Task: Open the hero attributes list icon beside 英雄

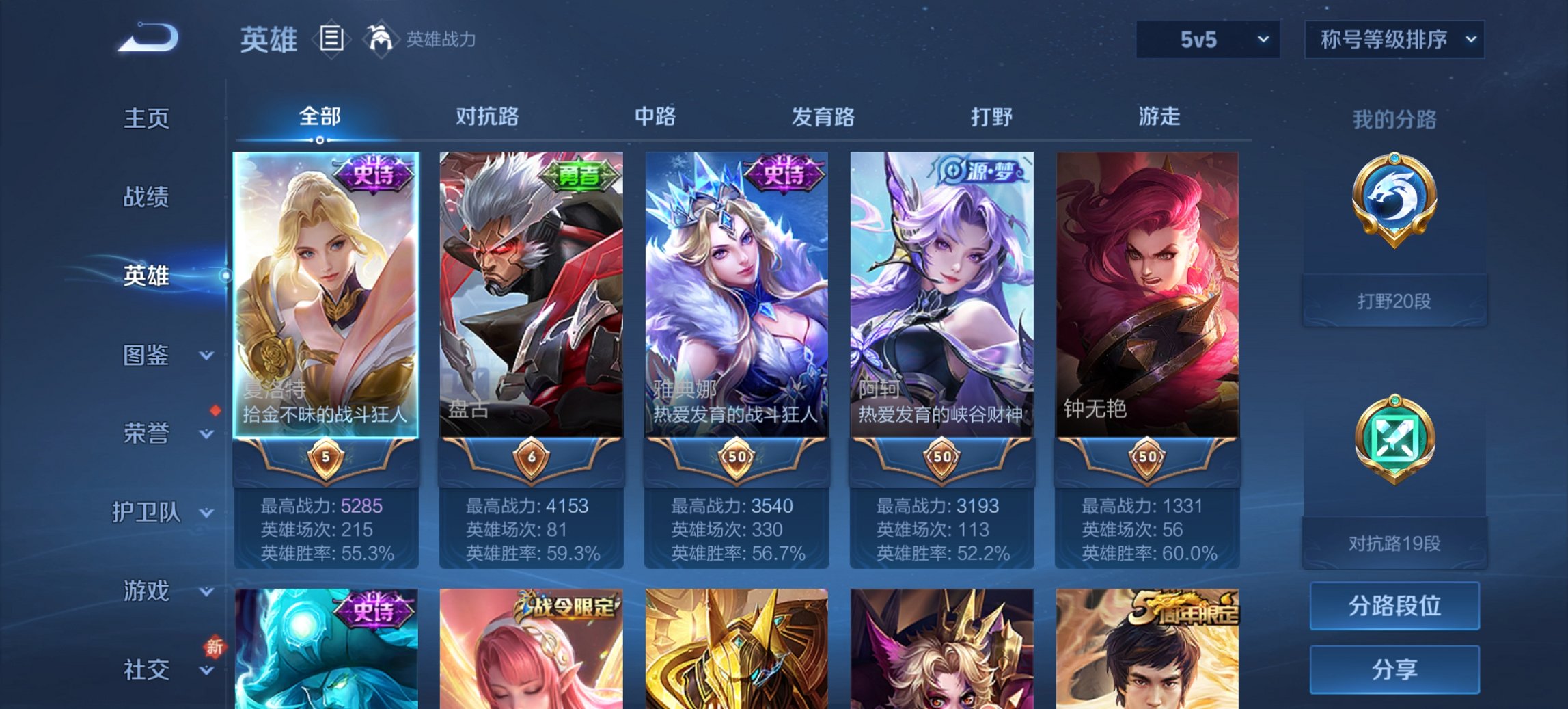Action: point(332,40)
